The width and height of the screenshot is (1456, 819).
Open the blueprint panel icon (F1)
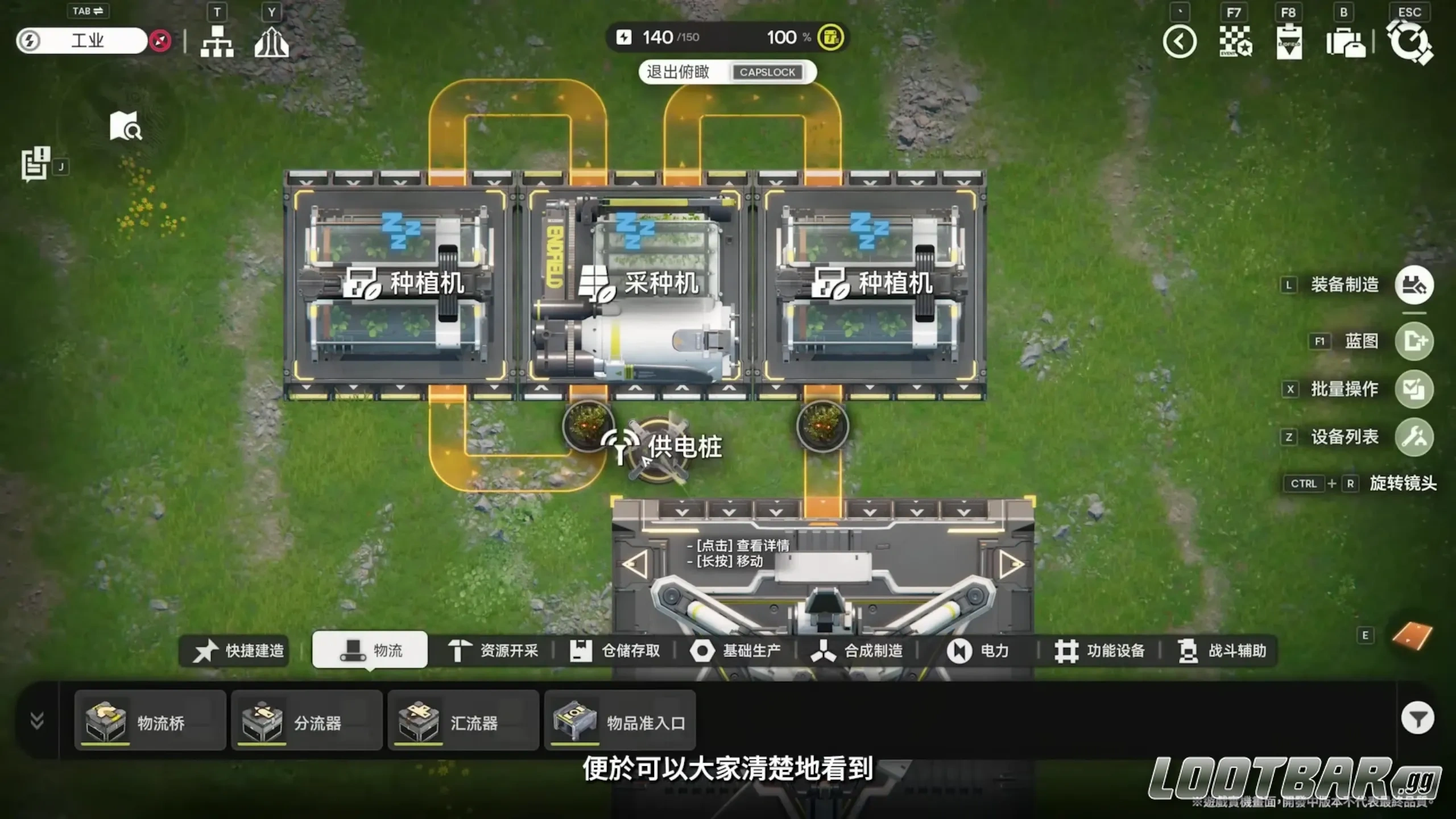(1414, 341)
